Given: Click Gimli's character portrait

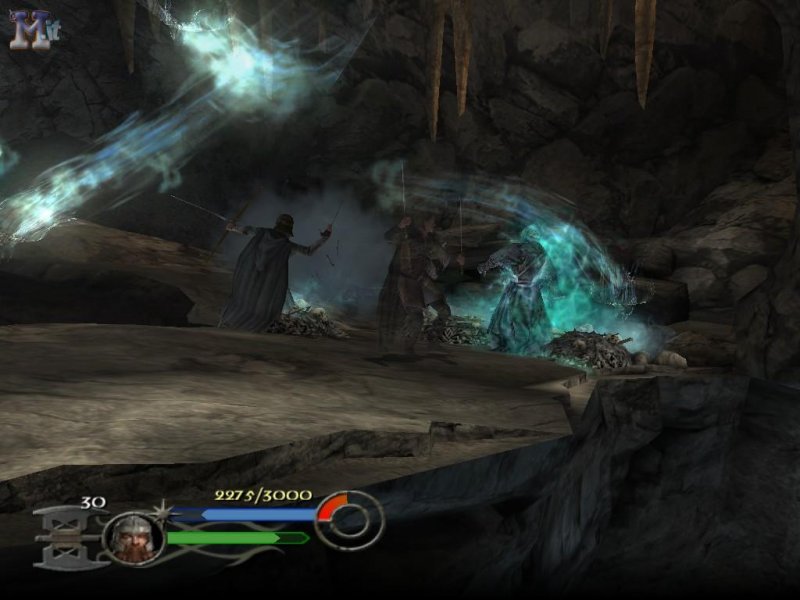Looking at the screenshot, I should 133,538.
